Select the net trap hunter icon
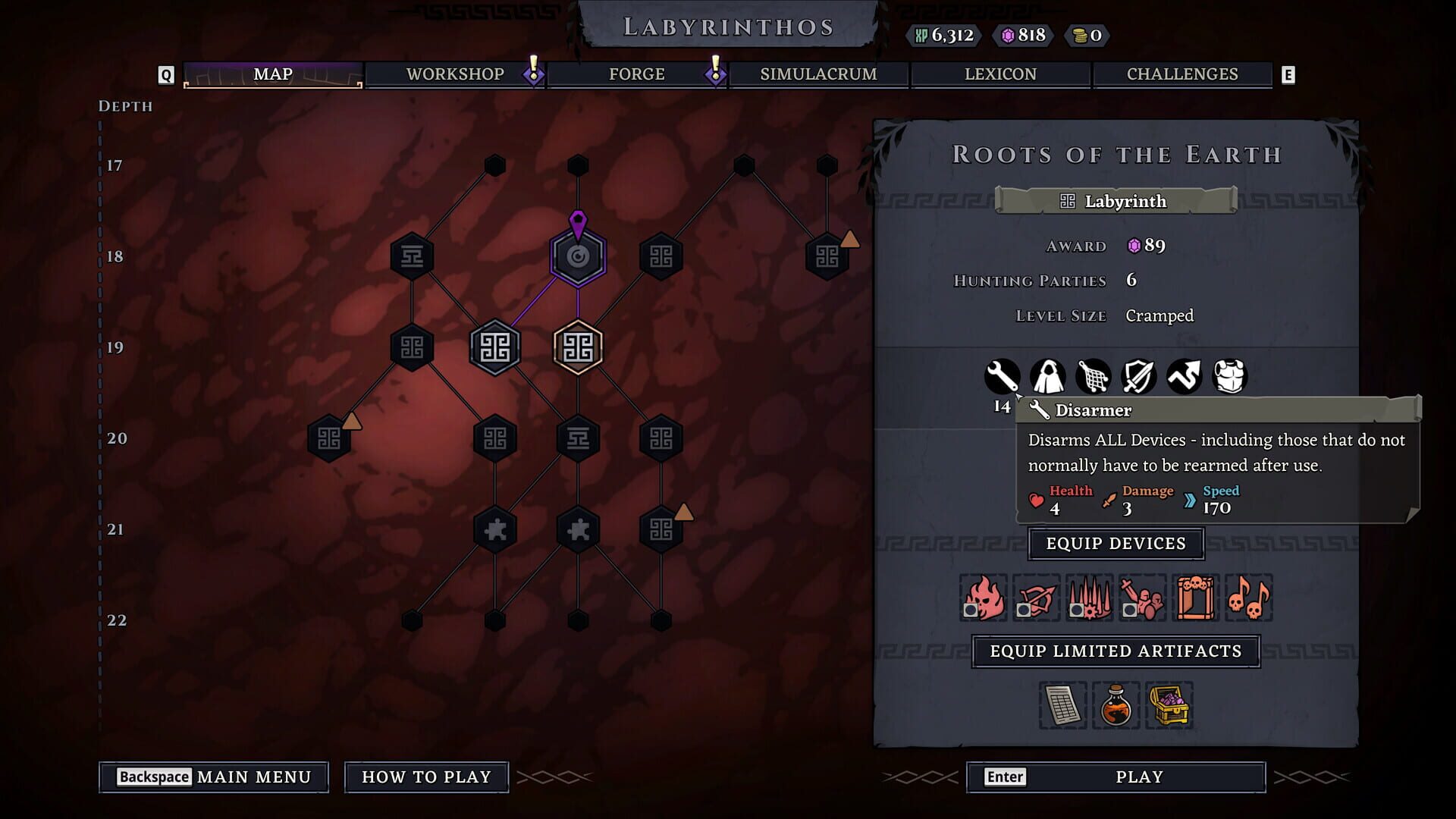 click(1094, 377)
